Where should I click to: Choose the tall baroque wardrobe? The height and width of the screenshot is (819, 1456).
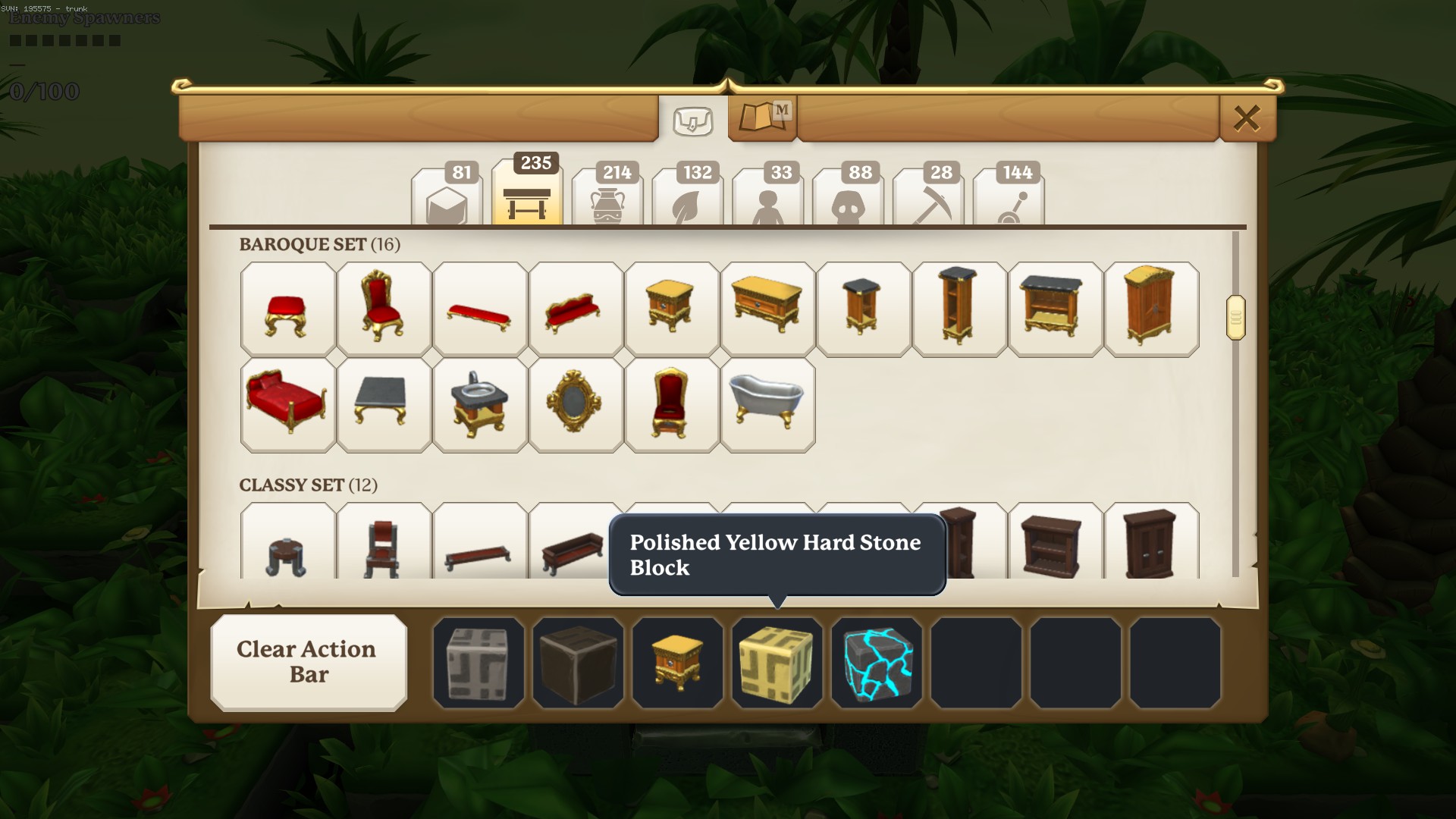[1151, 309]
